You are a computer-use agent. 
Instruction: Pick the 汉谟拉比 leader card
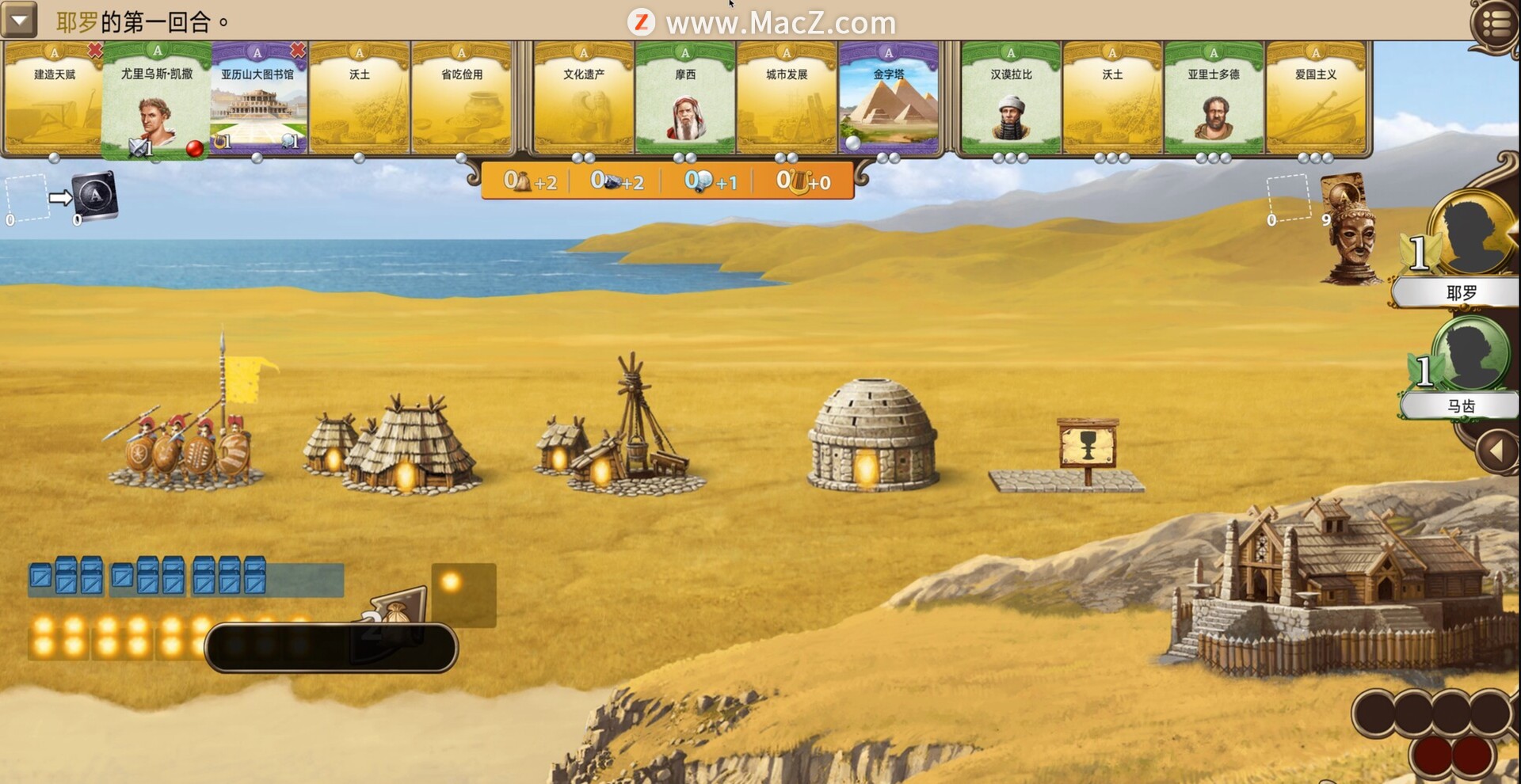1011,99
